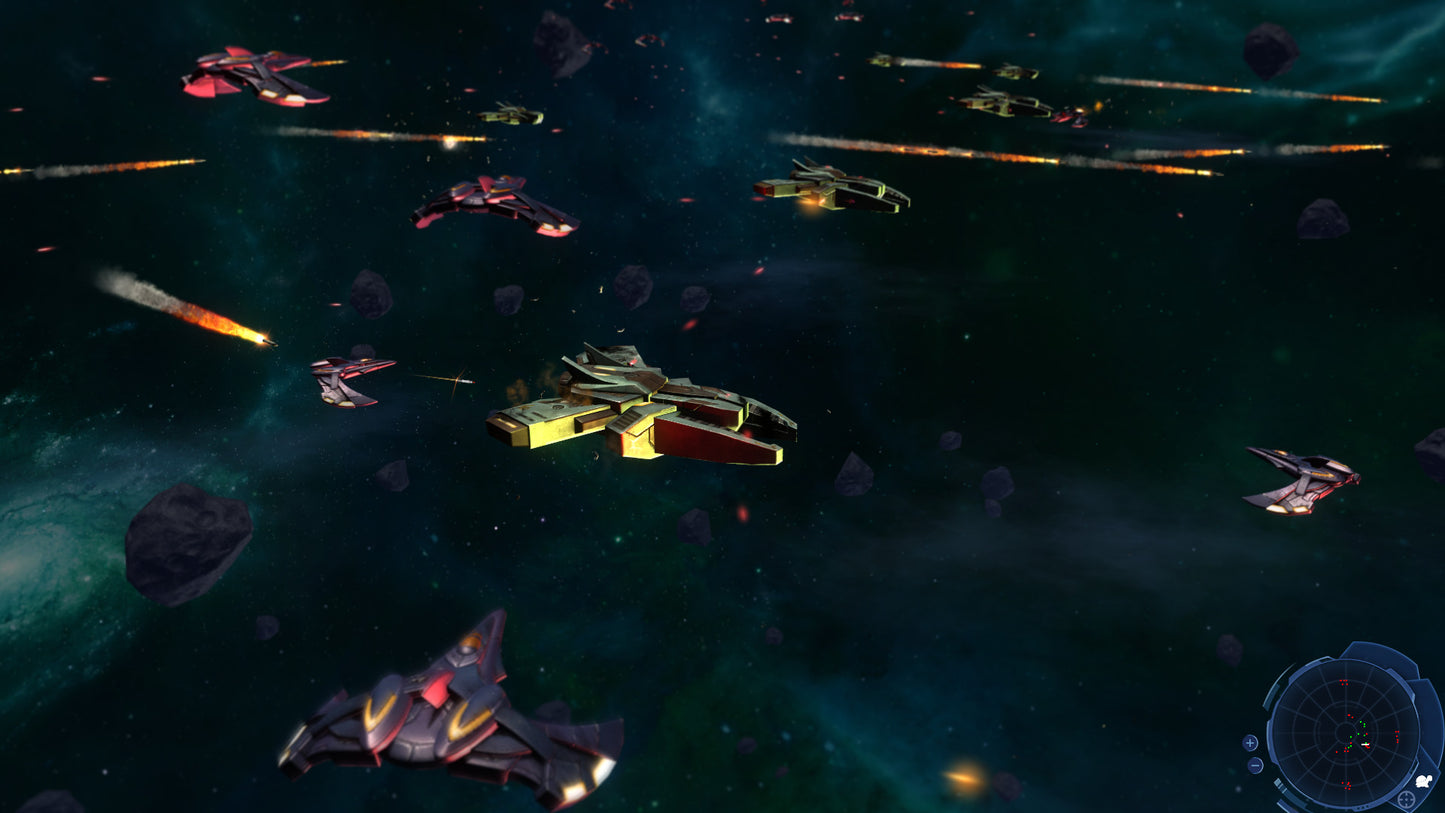Click a green ally blip on the radar
This screenshot has width=1445, height=813.
coord(1359,733)
